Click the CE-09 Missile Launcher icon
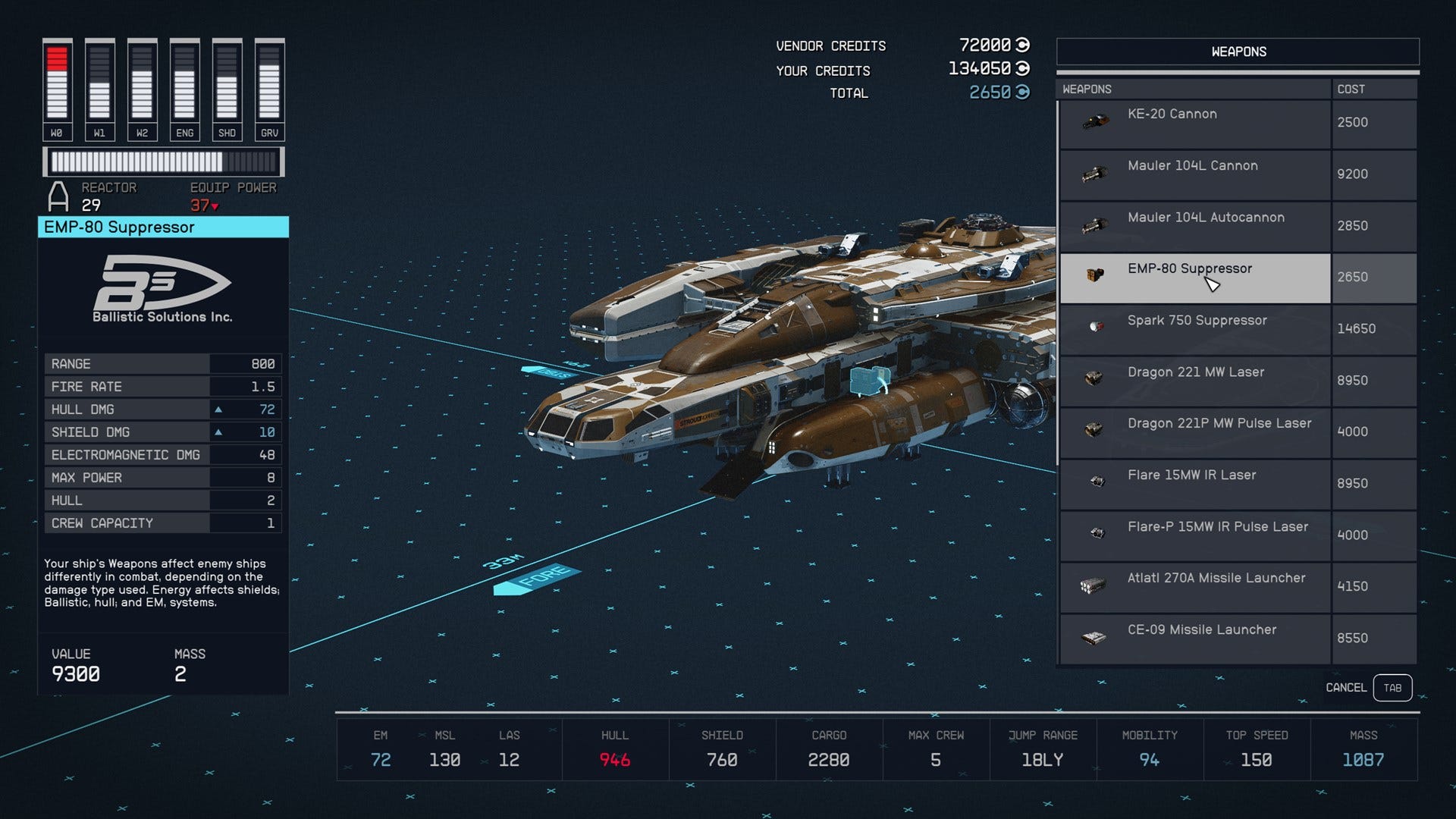Viewport: 1456px width, 819px height. tap(1094, 635)
